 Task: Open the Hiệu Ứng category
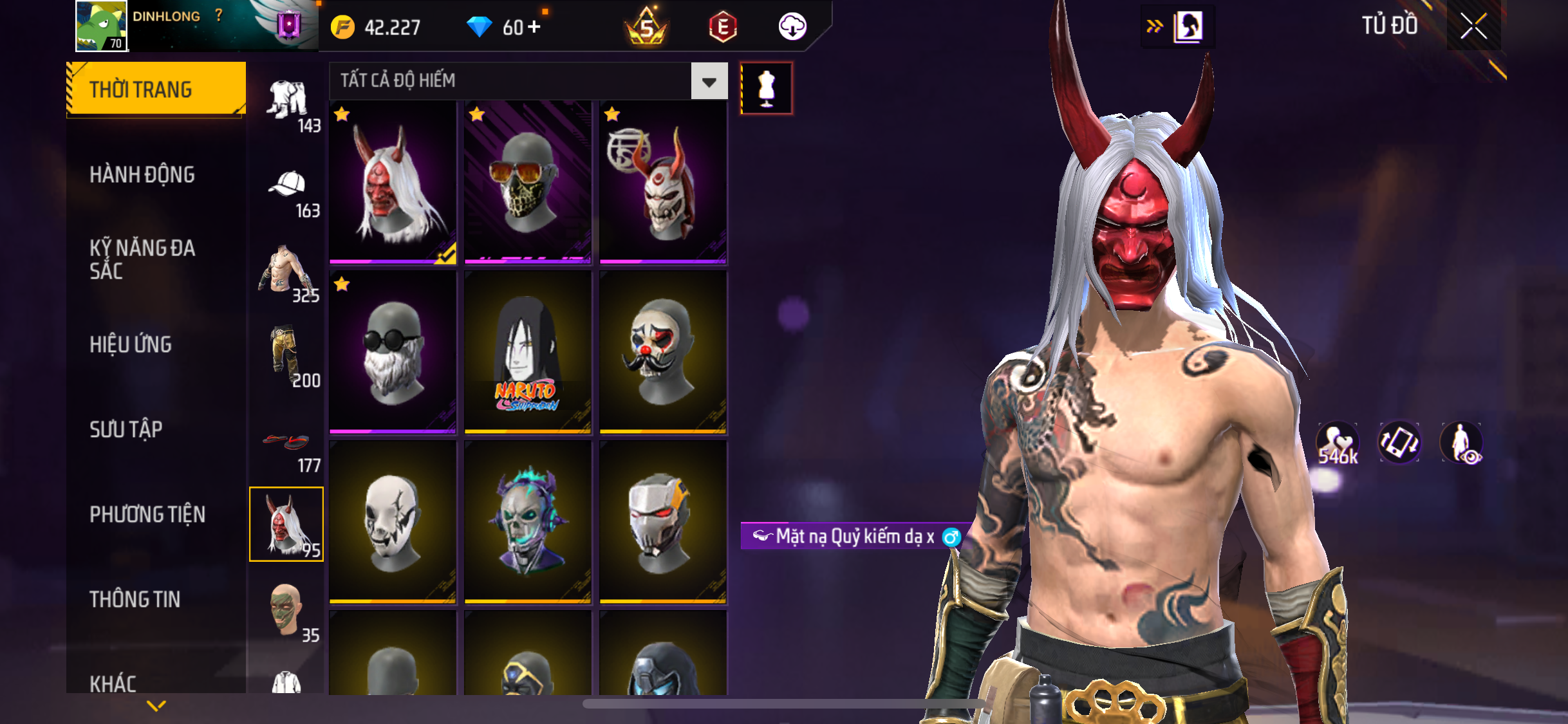point(131,344)
